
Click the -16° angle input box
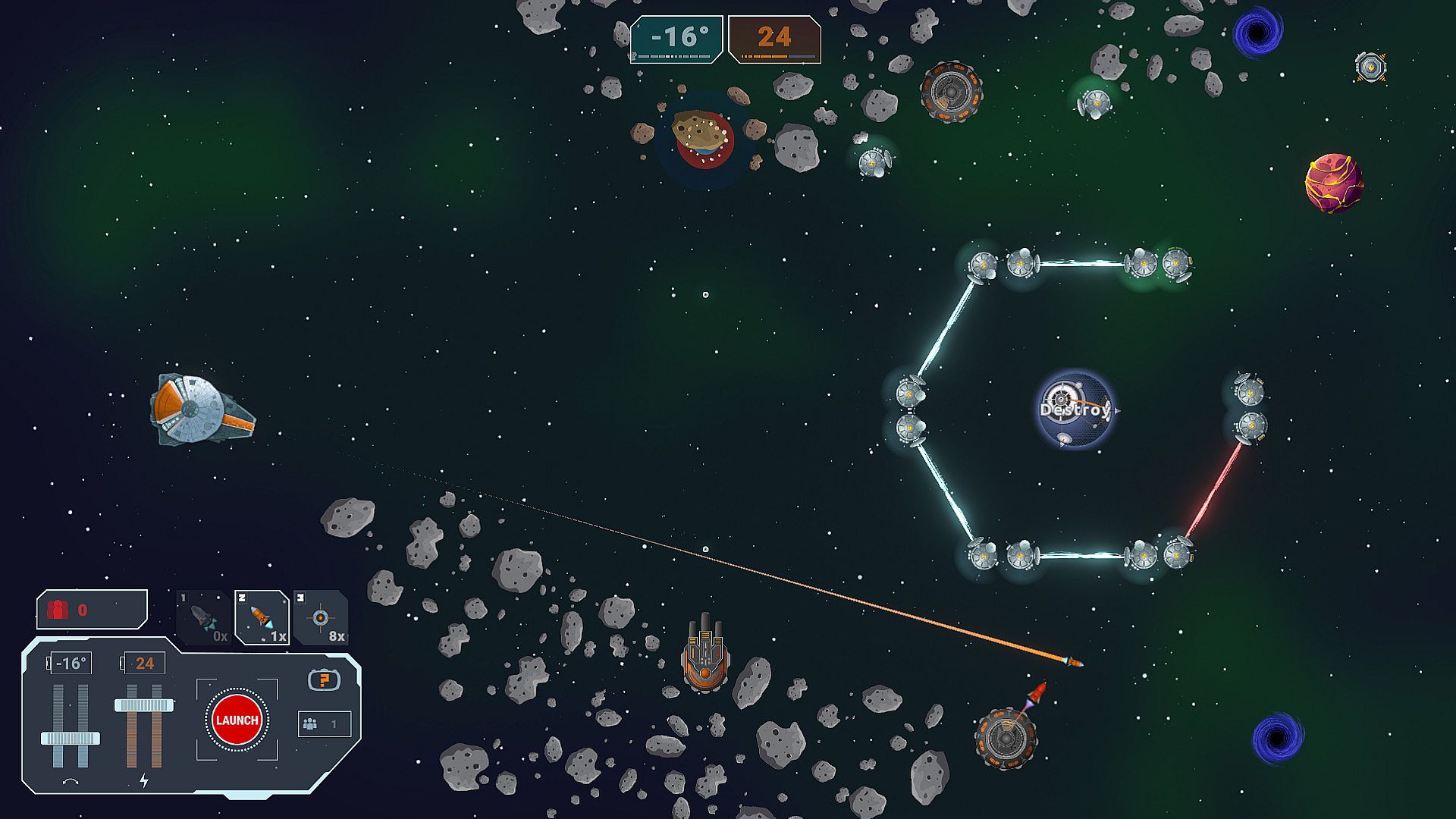click(71, 664)
